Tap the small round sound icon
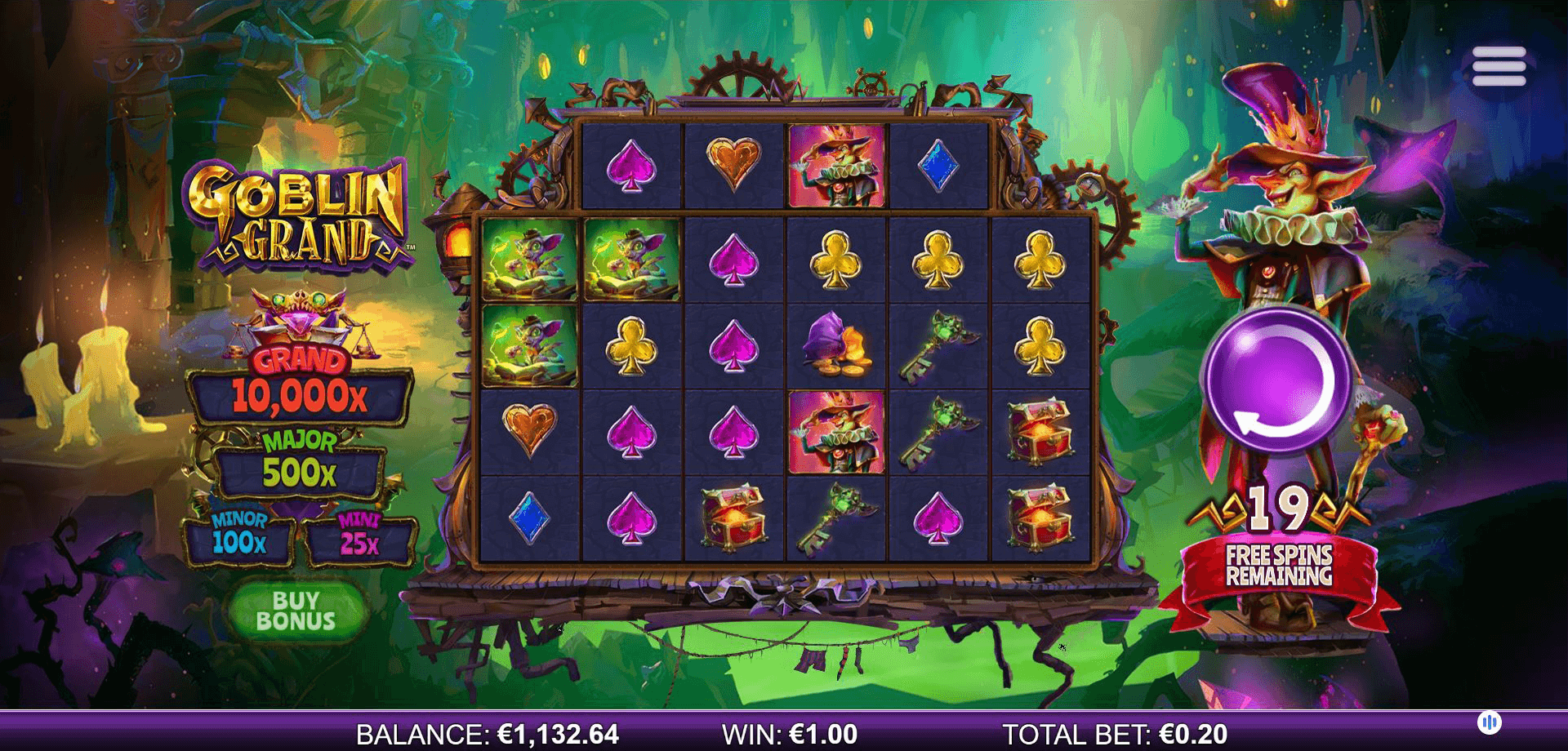Image resolution: width=1568 pixels, height=751 pixels. [1490, 722]
